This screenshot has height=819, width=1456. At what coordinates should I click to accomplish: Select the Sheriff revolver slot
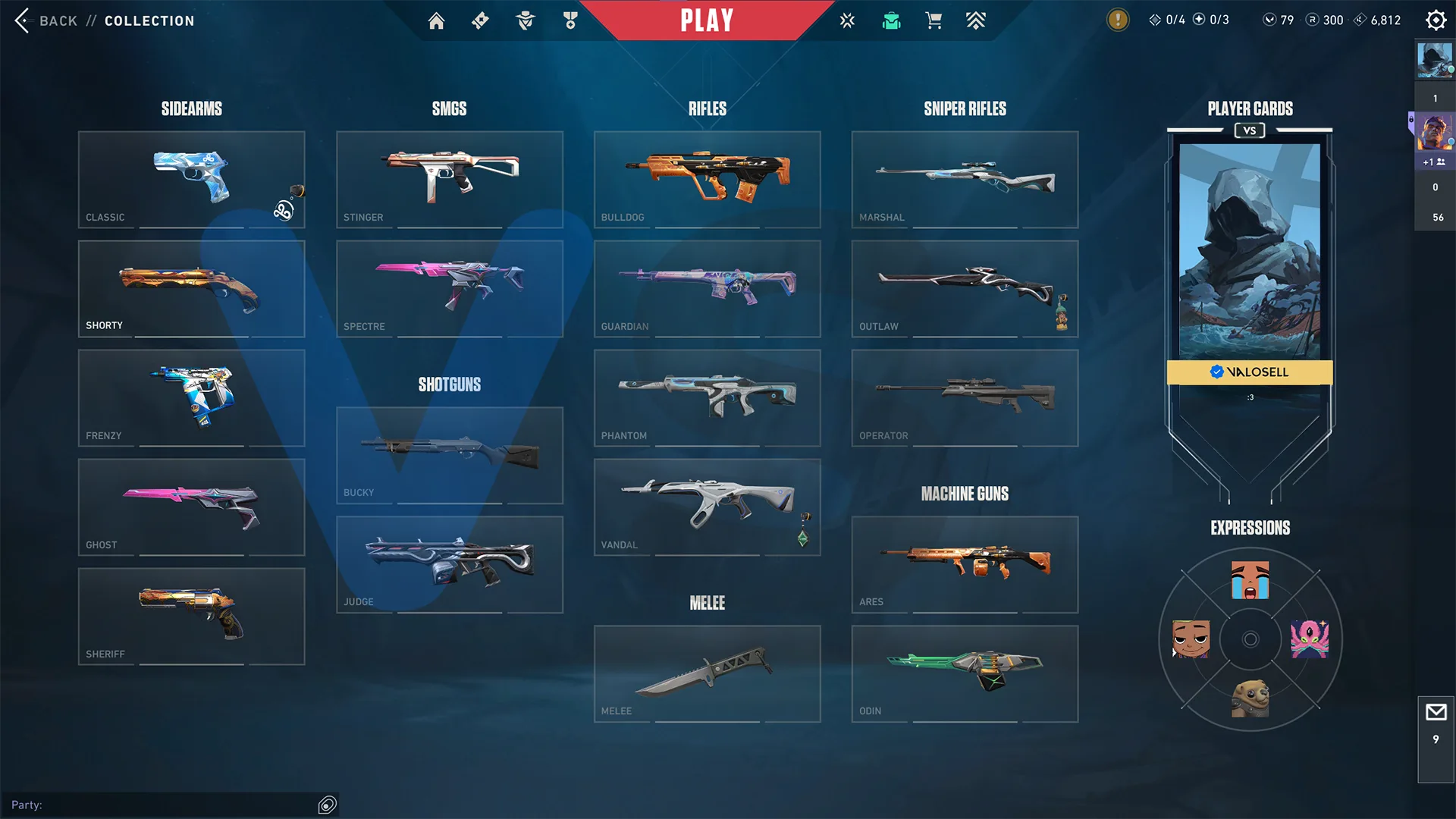pyautogui.click(x=191, y=616)
